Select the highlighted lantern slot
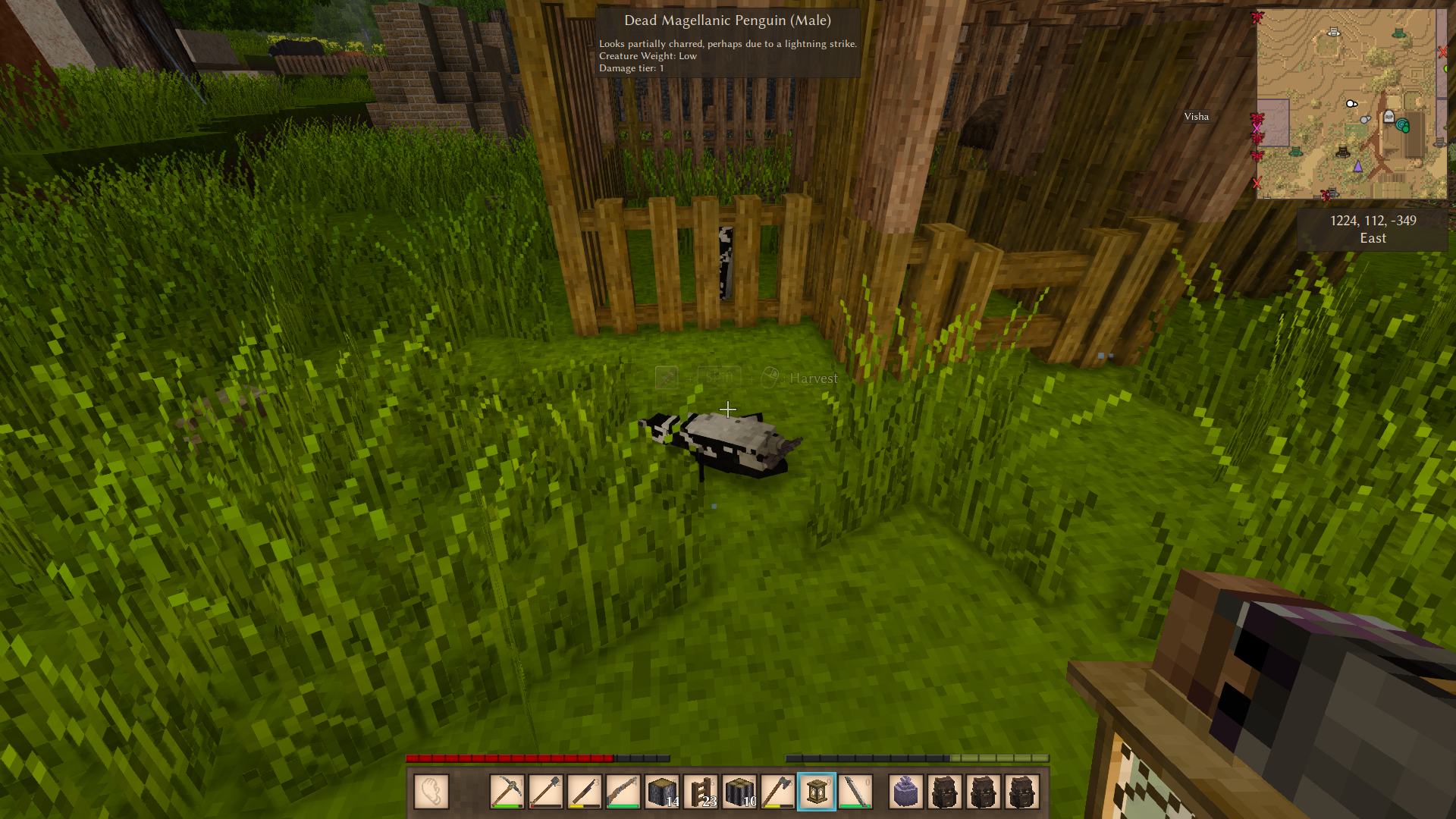1456x819 pixels. tap(817, 792)
